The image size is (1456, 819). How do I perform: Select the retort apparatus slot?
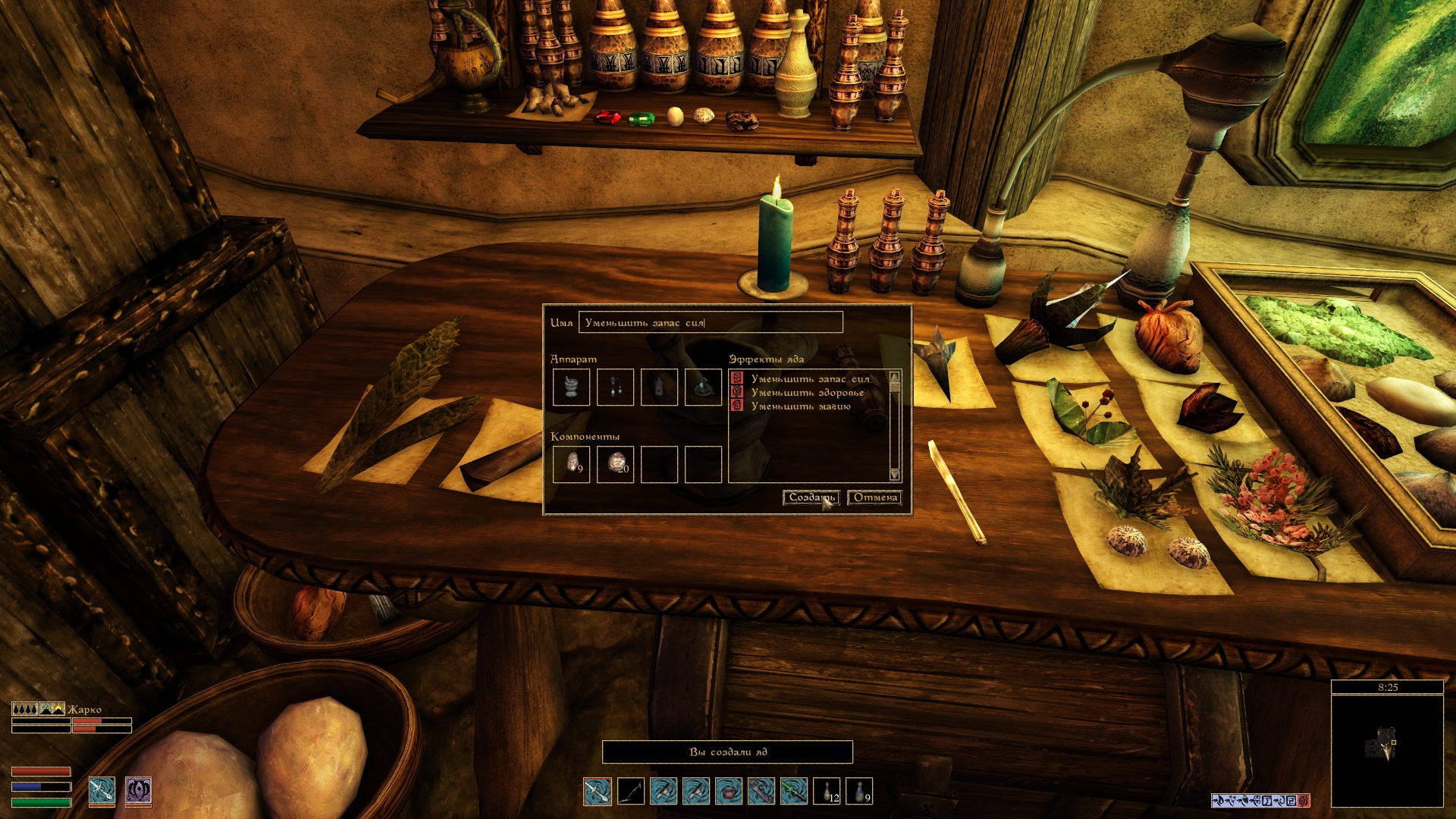pos(703,387)
